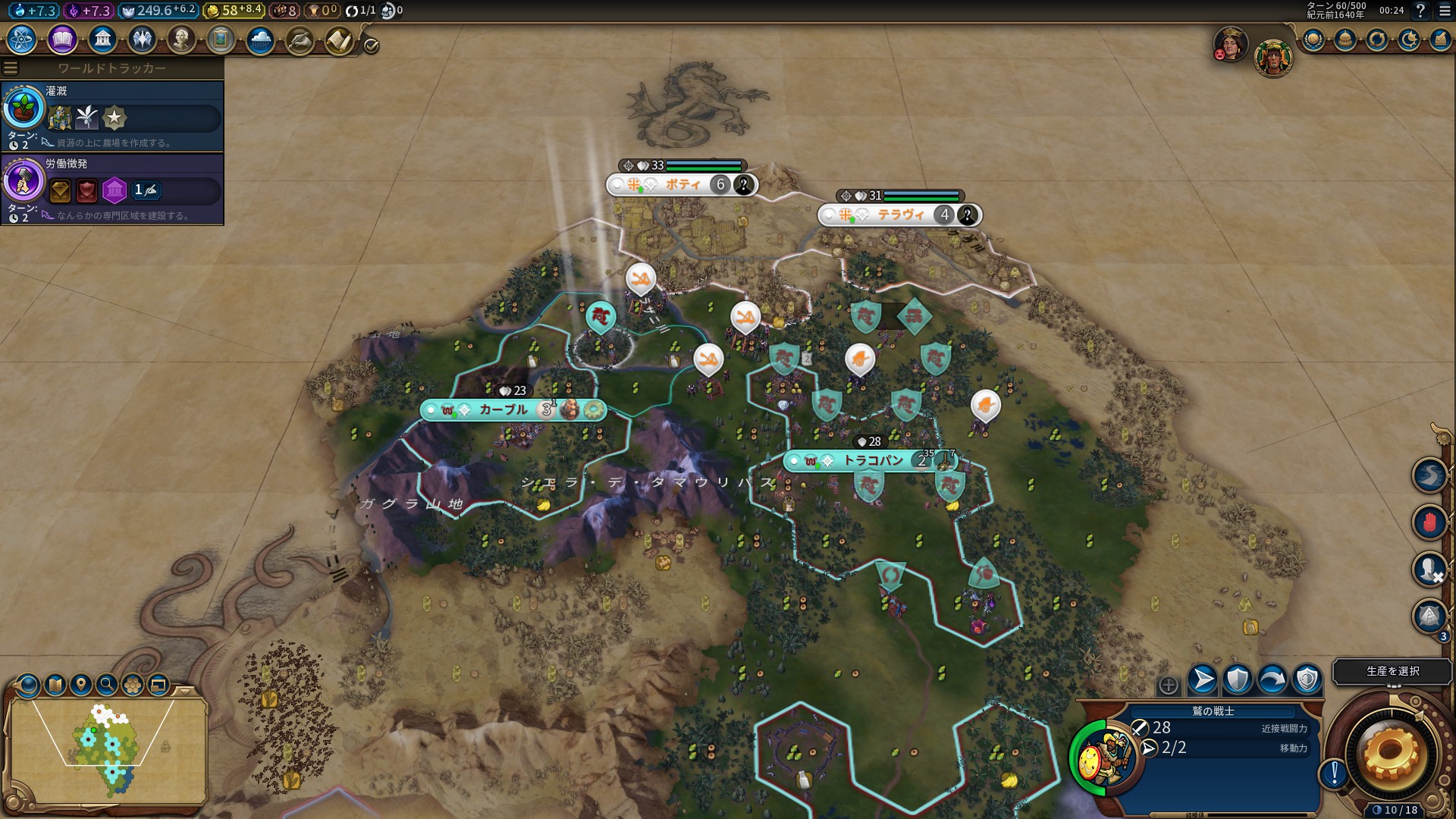Open the ポティ city banner

point(682,184)
